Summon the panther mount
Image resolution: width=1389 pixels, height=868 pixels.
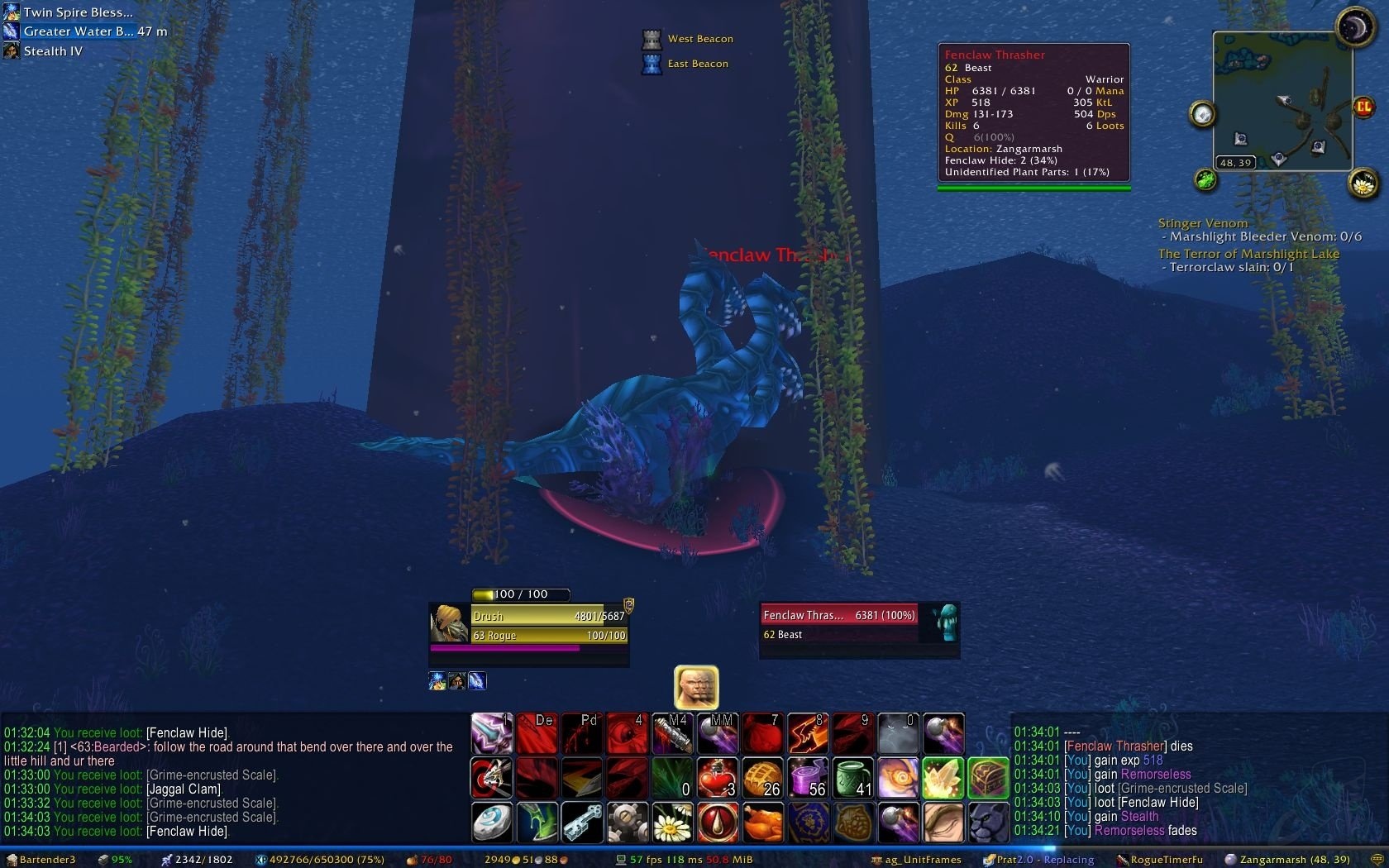pos(988,823)
